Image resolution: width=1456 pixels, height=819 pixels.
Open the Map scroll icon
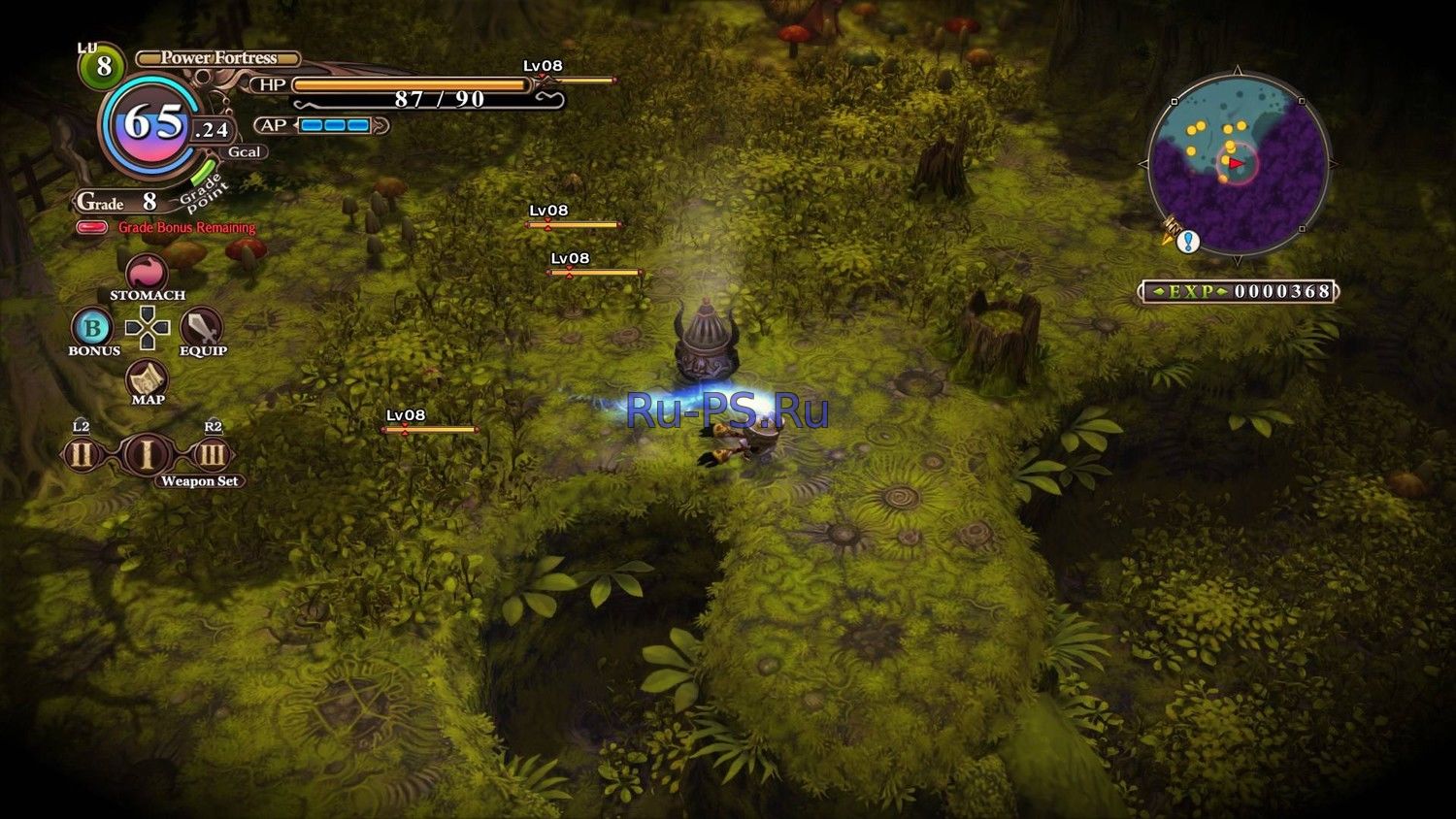tap(148, 377)
